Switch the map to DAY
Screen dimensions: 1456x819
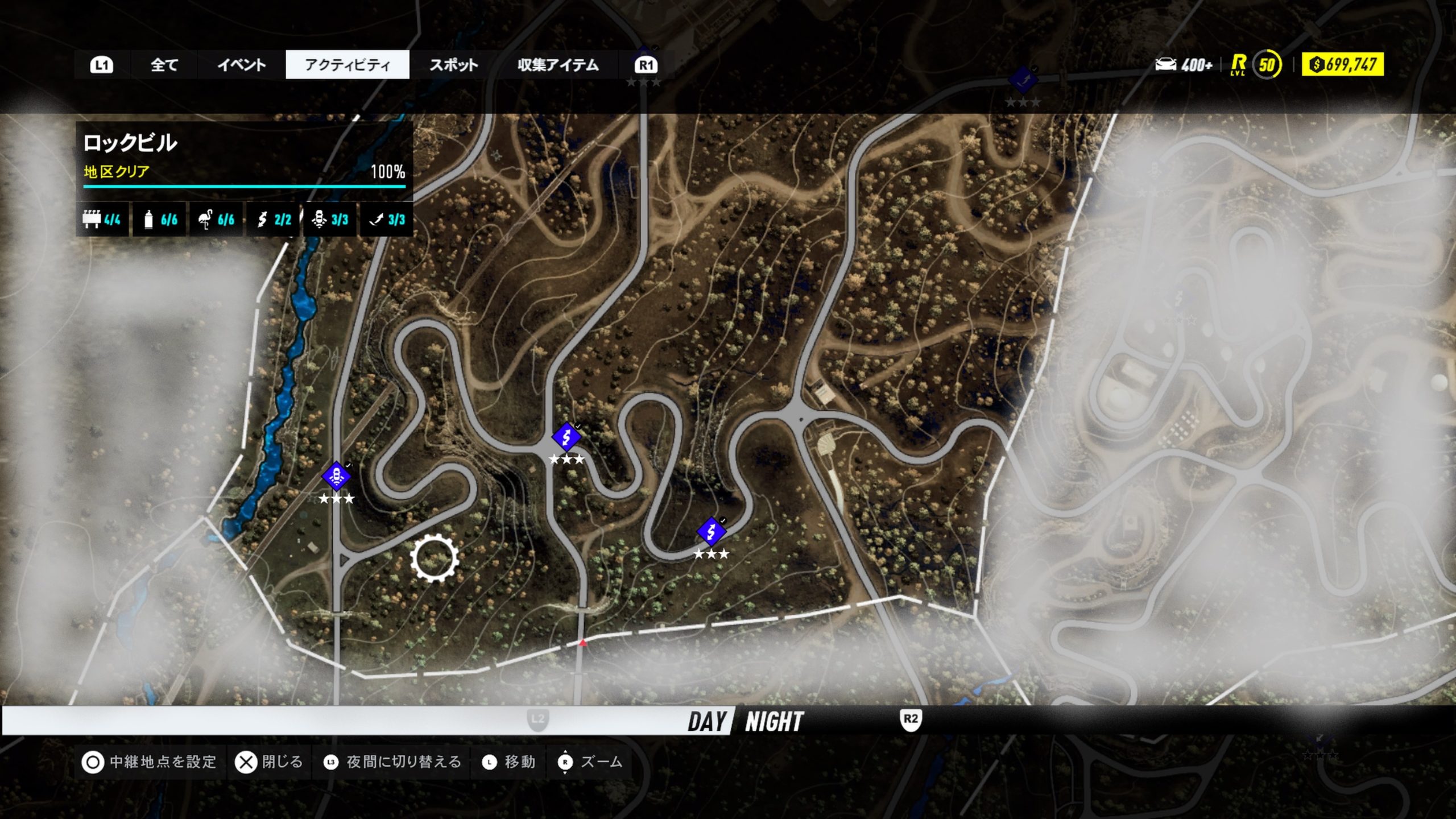pyautogui.click(x=707, y=721)
